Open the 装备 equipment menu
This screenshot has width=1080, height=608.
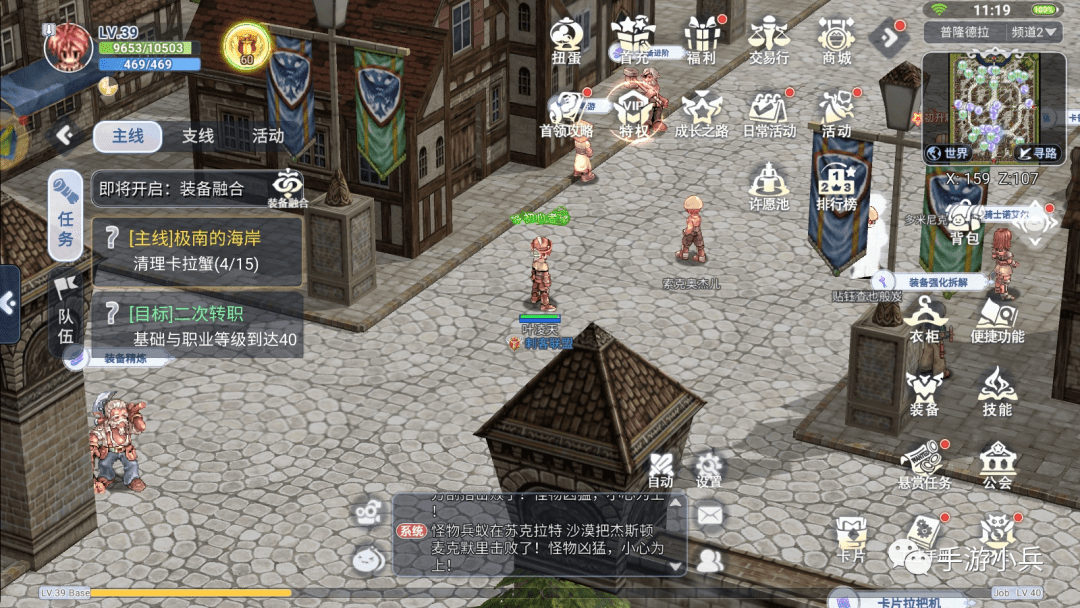[924, 390]
